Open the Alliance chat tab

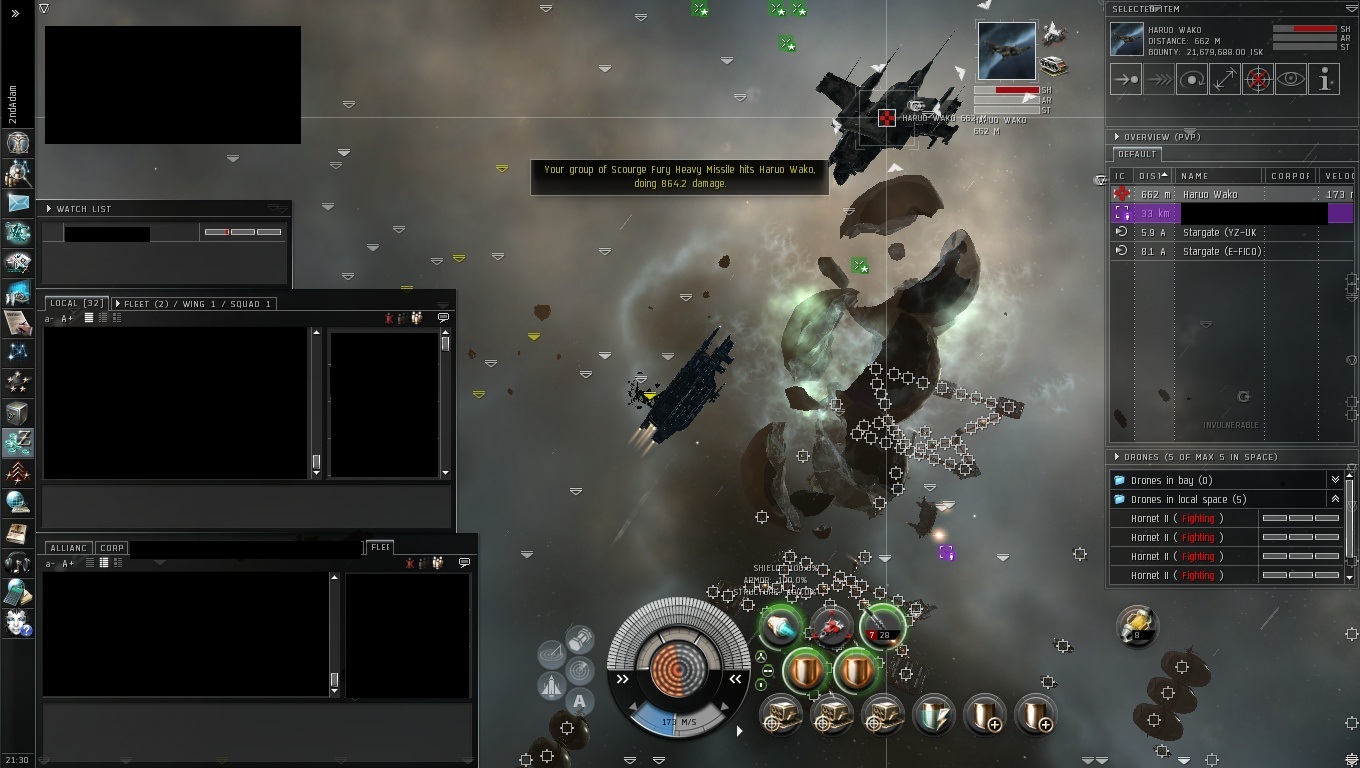(68, 548)
